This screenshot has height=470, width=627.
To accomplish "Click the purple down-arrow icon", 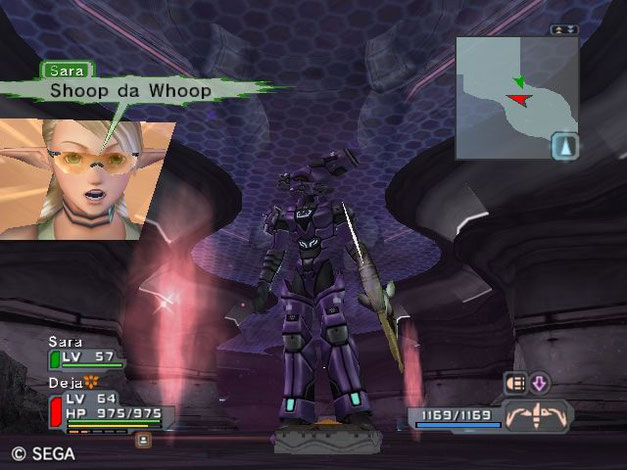I will (x=539, y=381).
